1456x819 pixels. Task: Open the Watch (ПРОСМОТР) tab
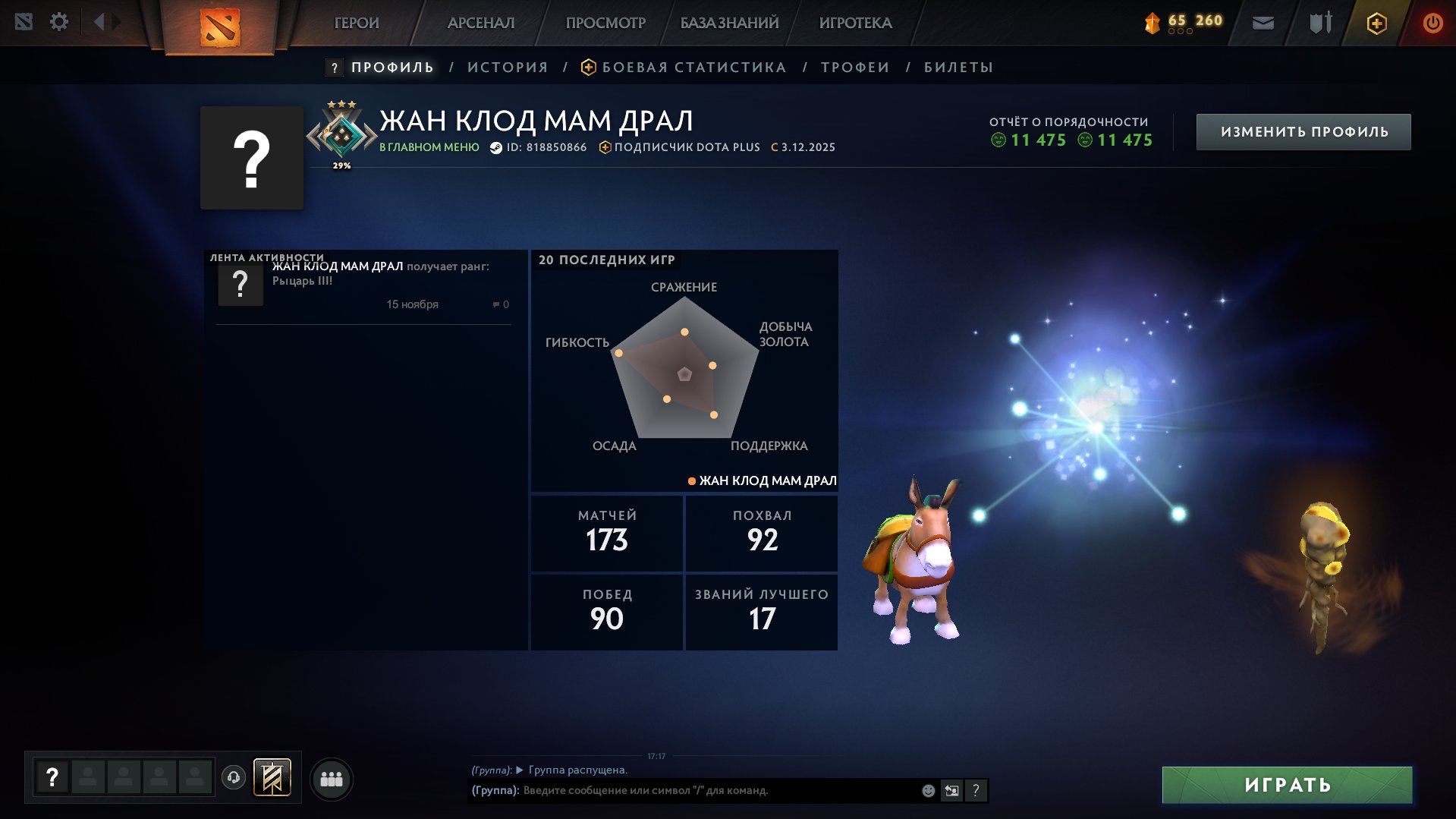pyautogui.click(x=605, y=23)
